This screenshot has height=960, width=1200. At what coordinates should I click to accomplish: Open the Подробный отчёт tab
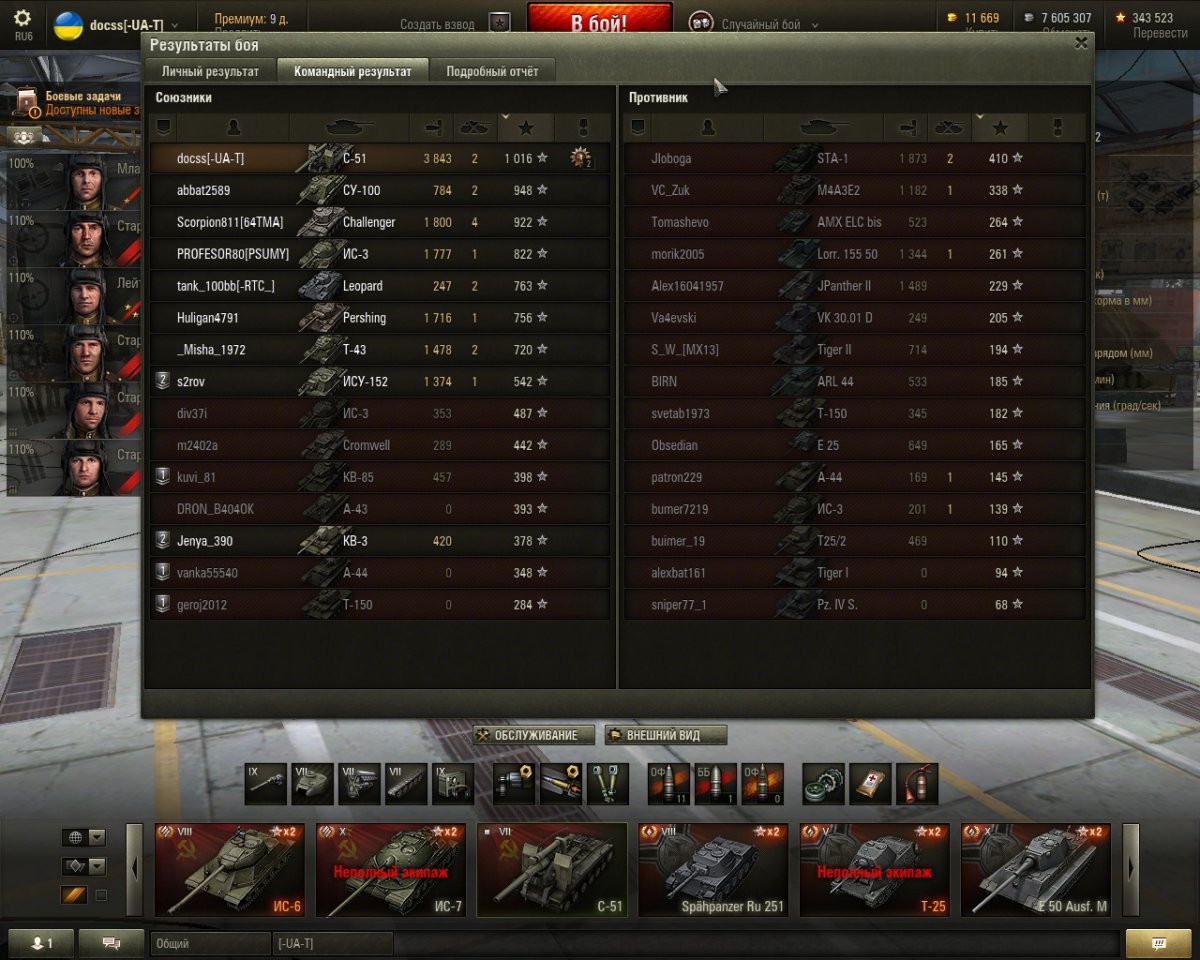pyautogui.click(x=492, y=71)
